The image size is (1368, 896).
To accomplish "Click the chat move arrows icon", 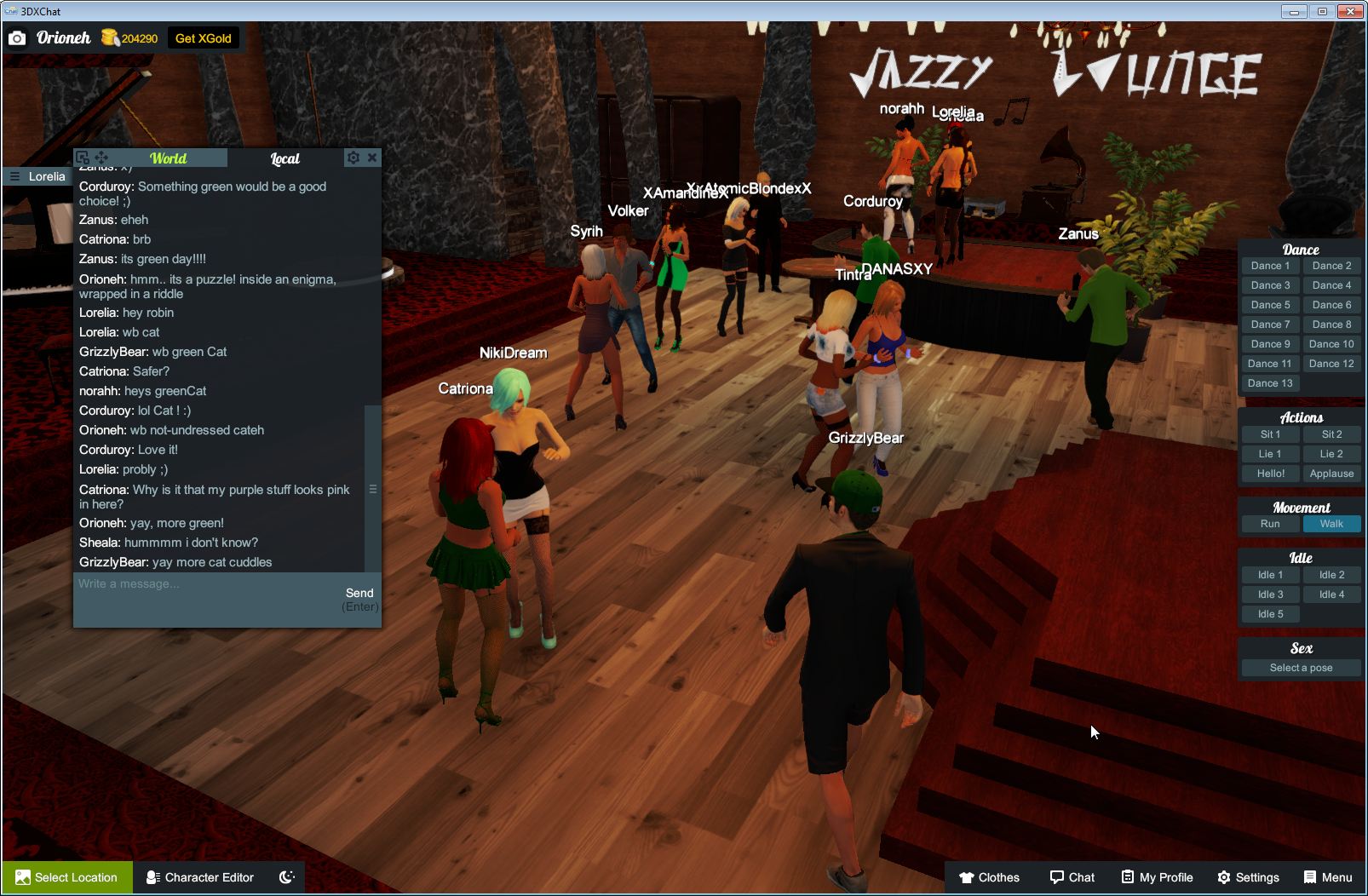I will (102, 158).
